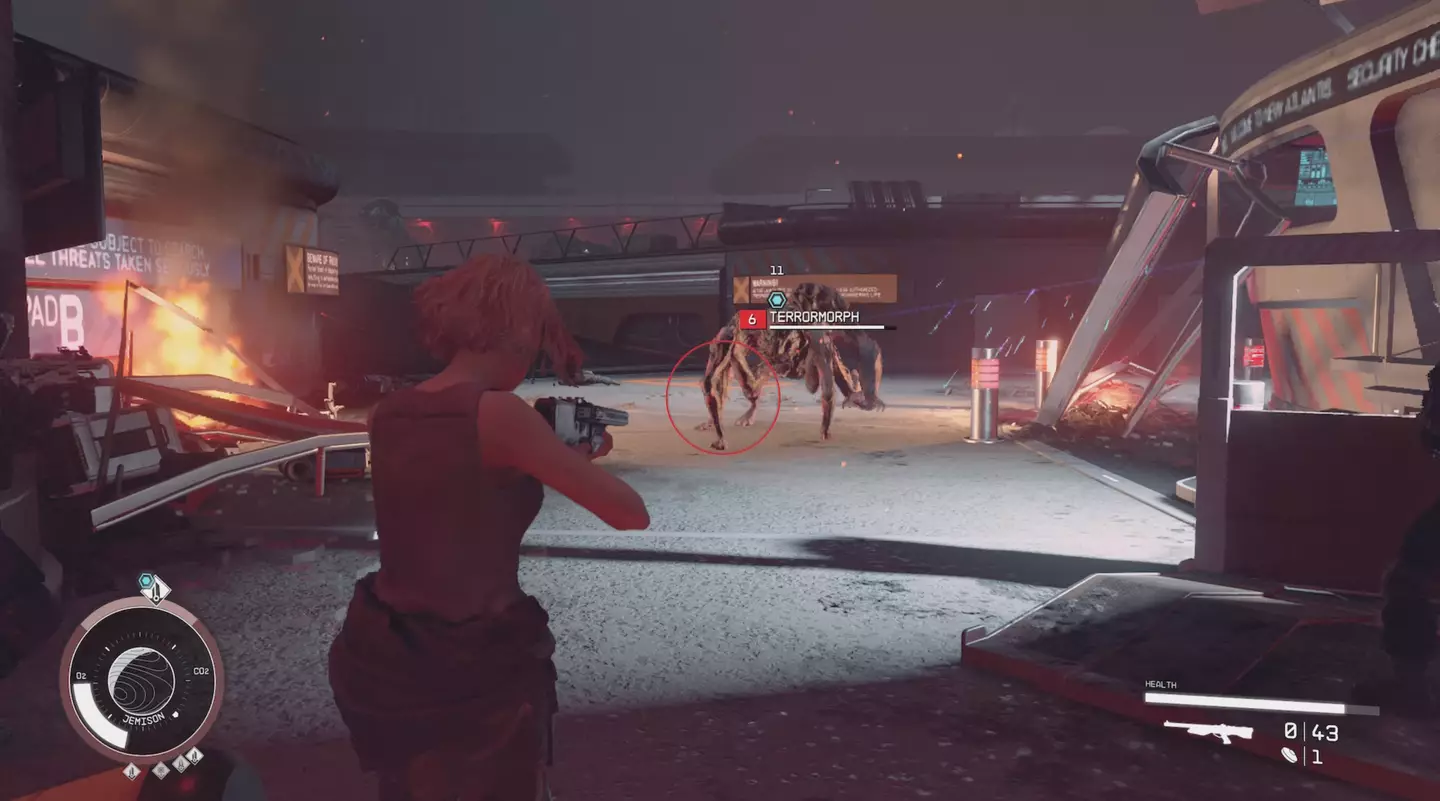Screen dimensions: 1440x801
Task: Select the red level 6 Terrormorph badge
Action: click(x=752, y=319)
